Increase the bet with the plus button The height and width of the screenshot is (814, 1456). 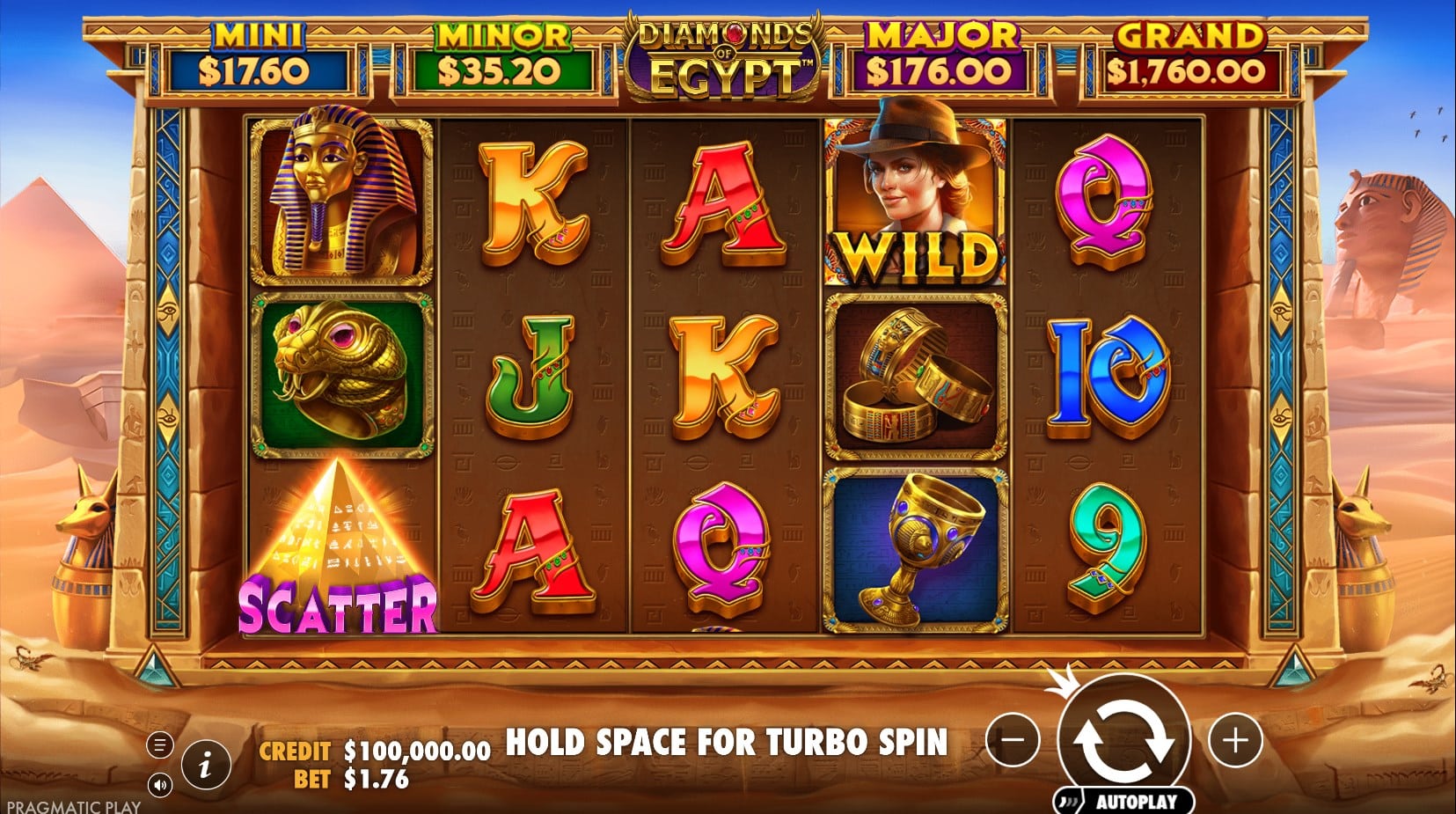(1235, 740)
